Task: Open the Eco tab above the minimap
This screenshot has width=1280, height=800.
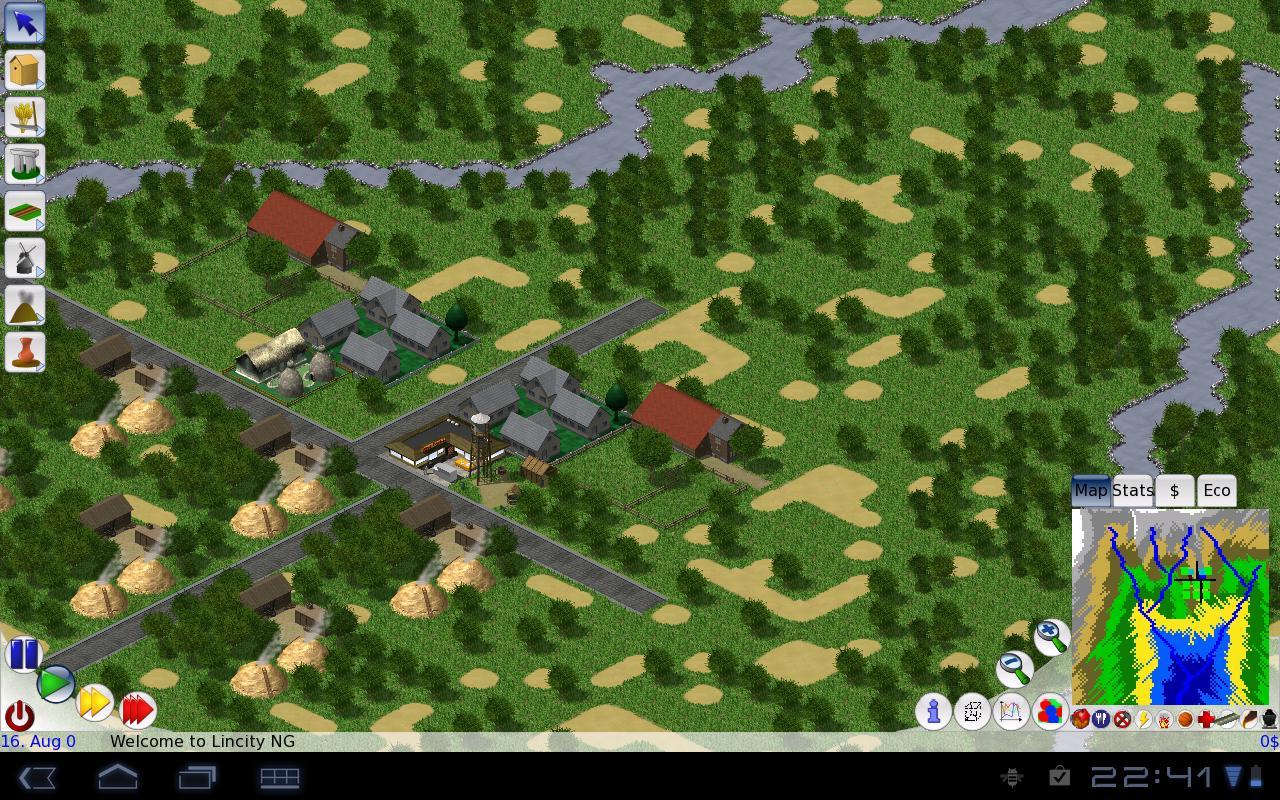Action: click(1216, 490)
